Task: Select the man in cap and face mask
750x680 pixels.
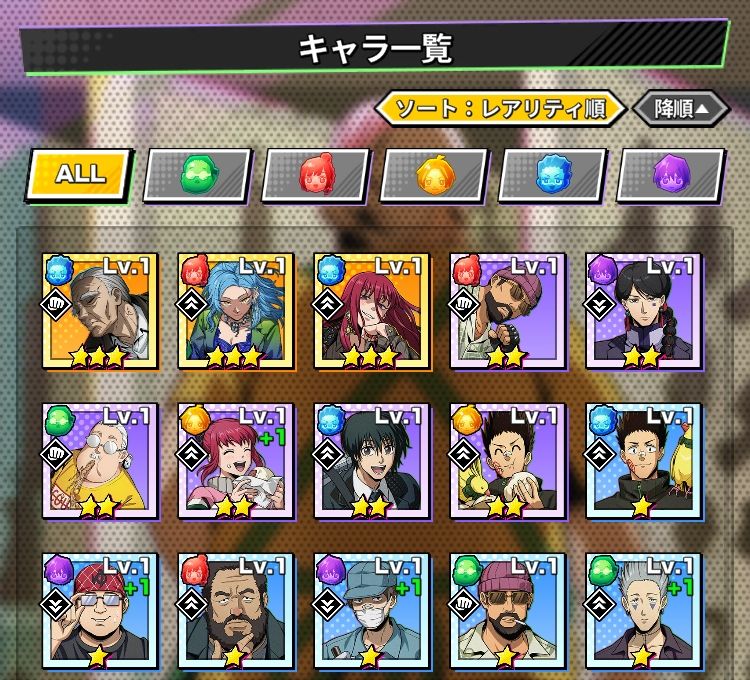Action: tap(371, 612)
